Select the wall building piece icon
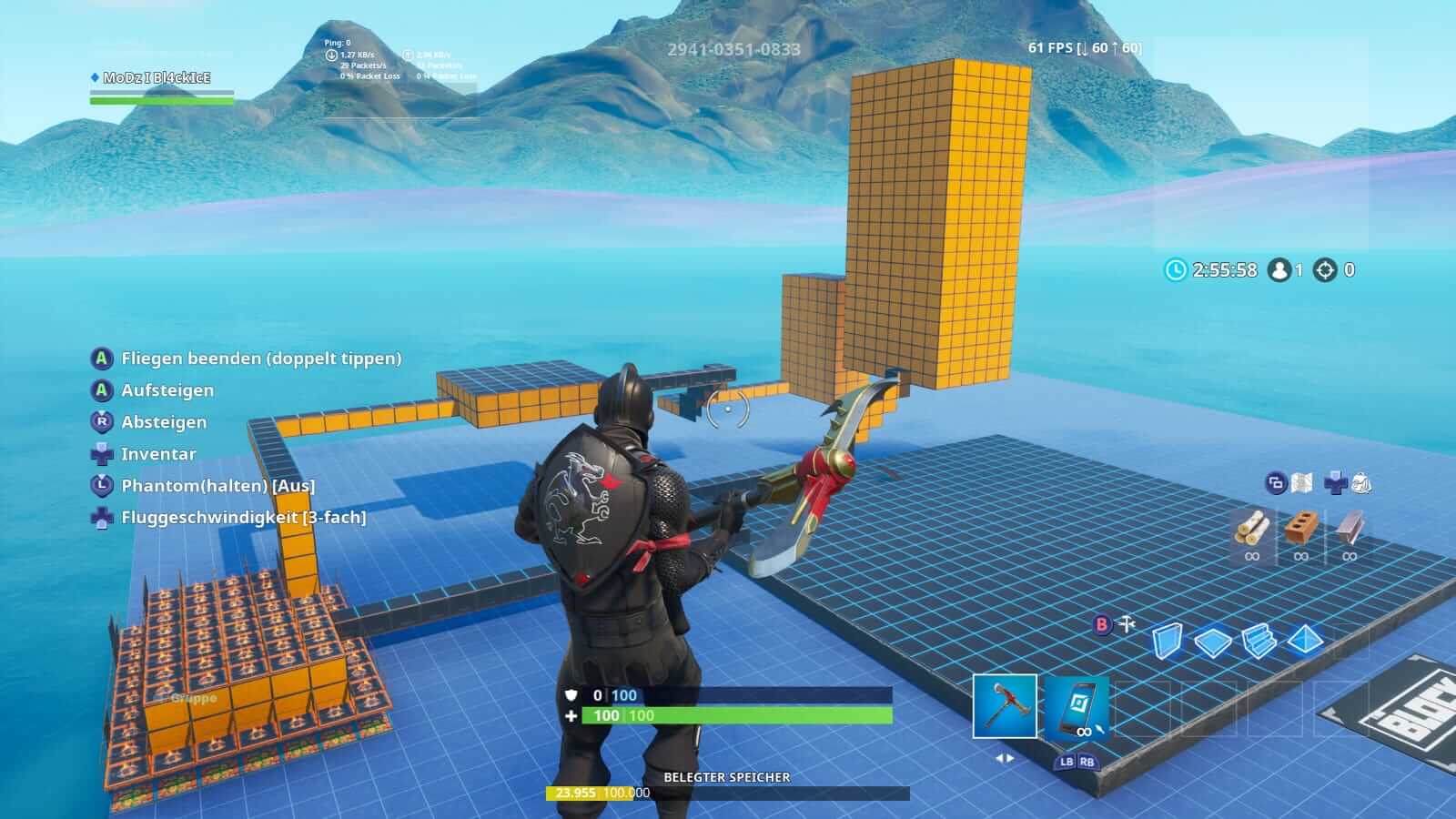The width and height of the screenshot is (1456, 819). point(1166,641)
